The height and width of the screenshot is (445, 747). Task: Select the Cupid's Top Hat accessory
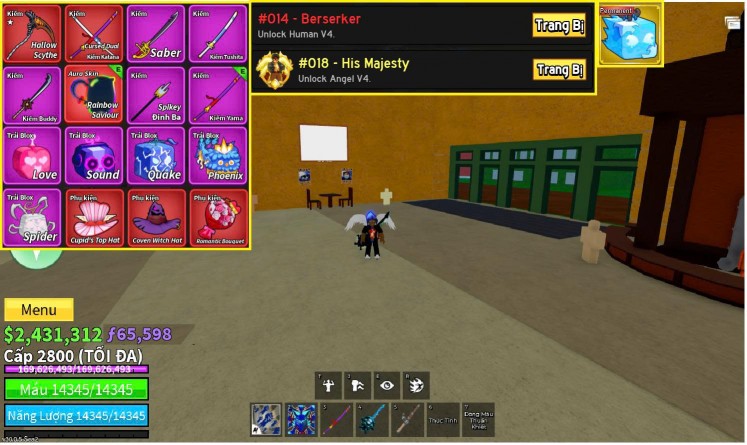tap(93, 218)
